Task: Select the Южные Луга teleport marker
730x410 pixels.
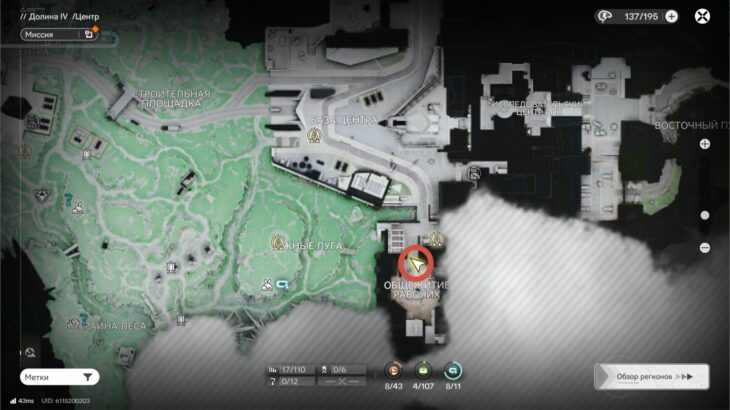Action: (x=281, y=242)
